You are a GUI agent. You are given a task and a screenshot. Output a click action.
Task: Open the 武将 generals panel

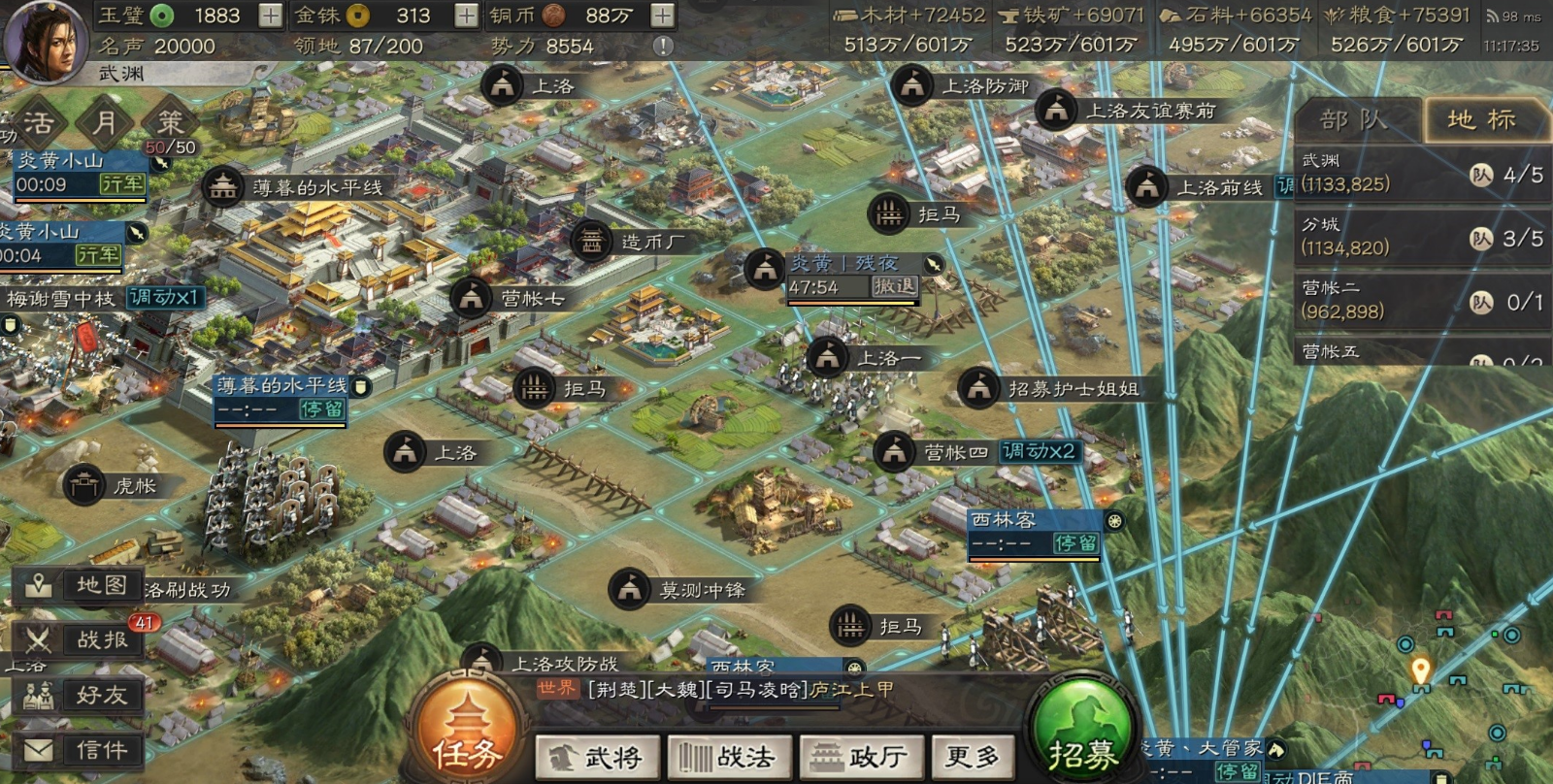click(x=598, y=756)
